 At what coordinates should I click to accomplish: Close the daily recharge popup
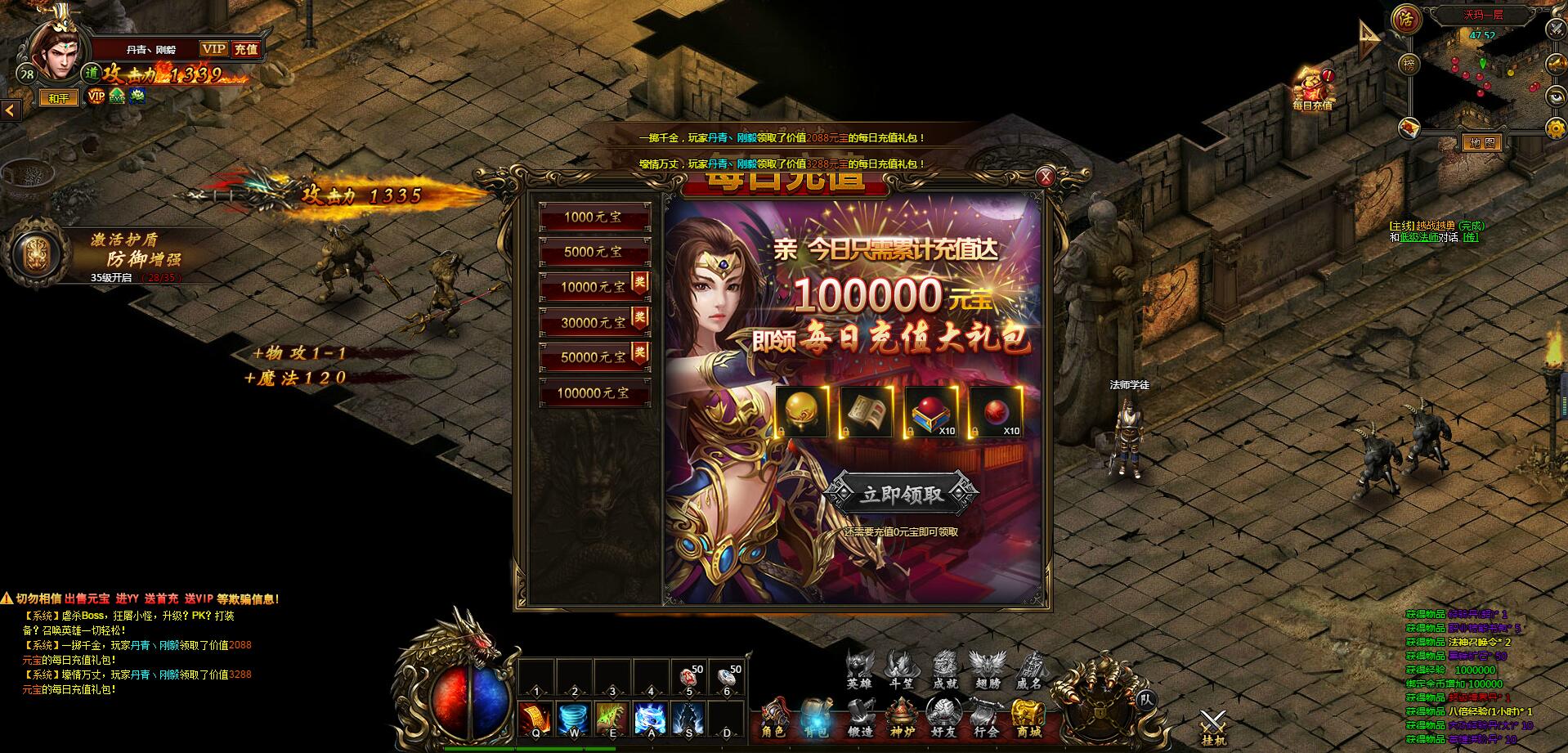tap(1045, 177)
